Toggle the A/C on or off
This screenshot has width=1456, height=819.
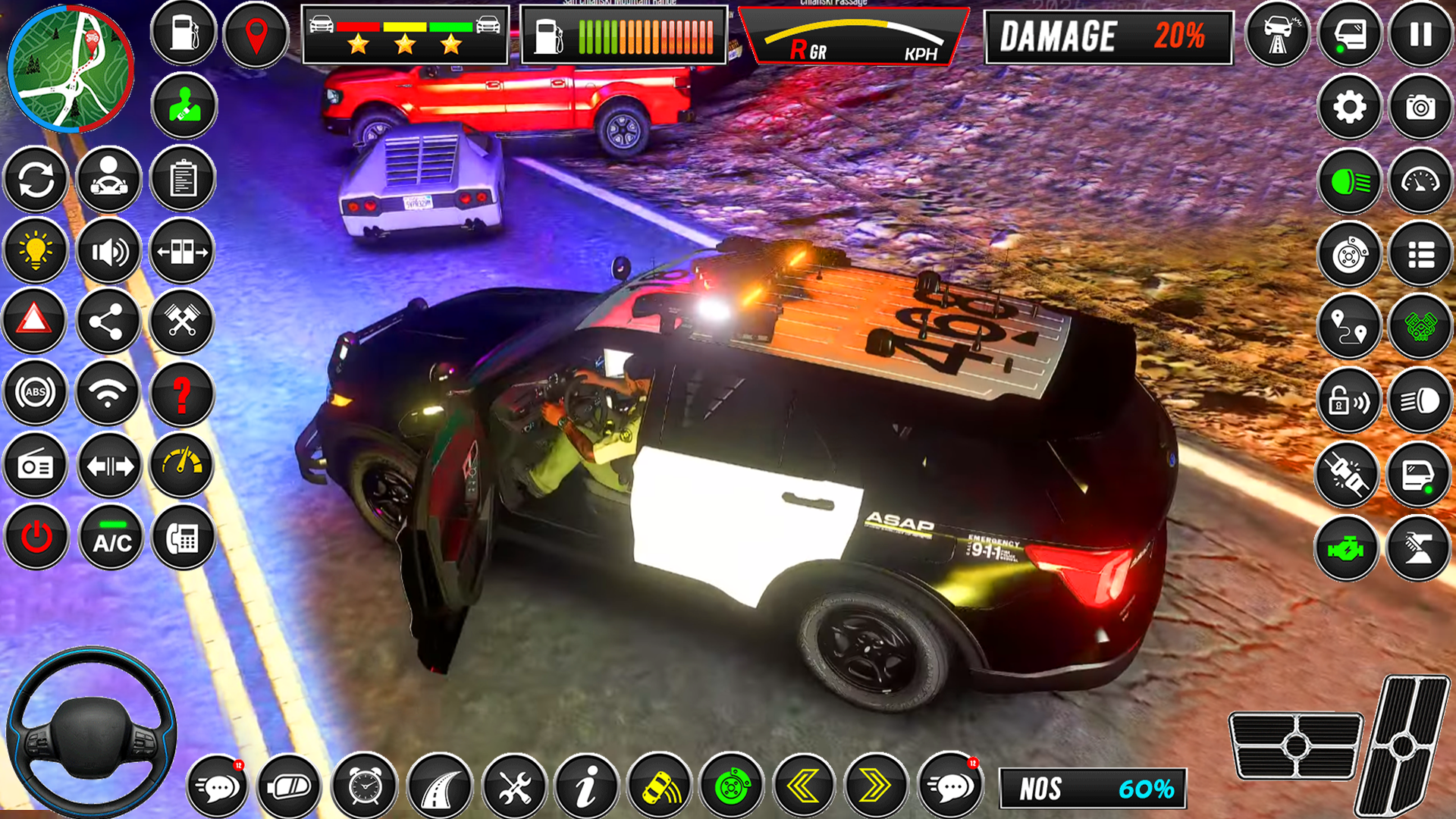(108, 538)
